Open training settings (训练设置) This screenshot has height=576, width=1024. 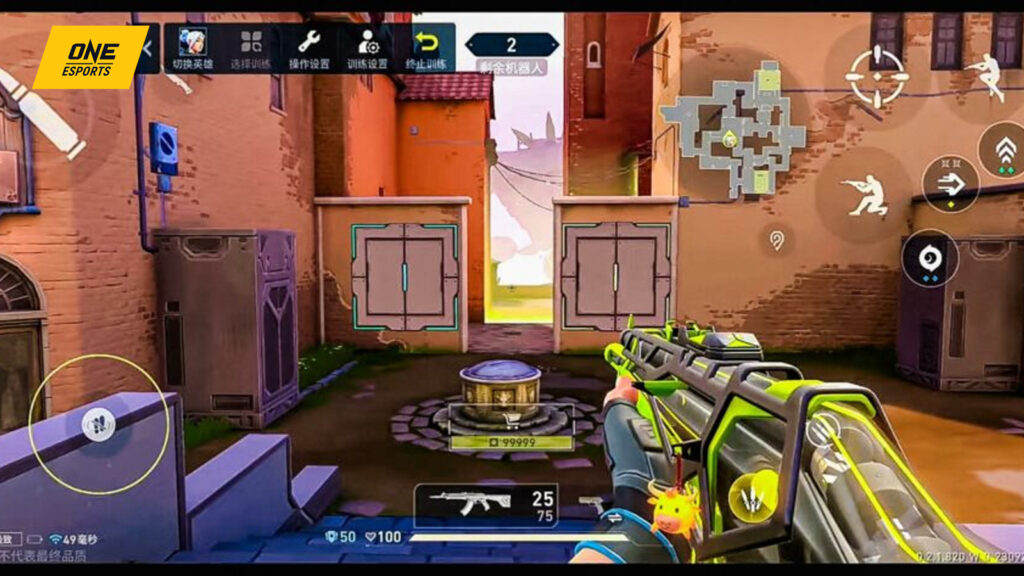point(367,47)
